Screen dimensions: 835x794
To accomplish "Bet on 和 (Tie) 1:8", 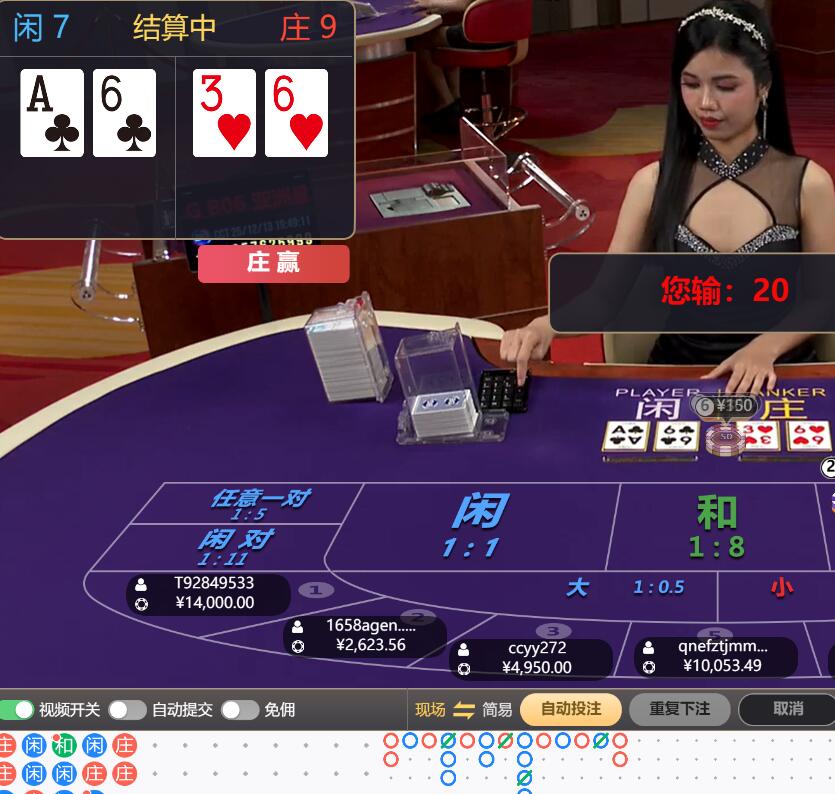I will click(x=716, y=527).
